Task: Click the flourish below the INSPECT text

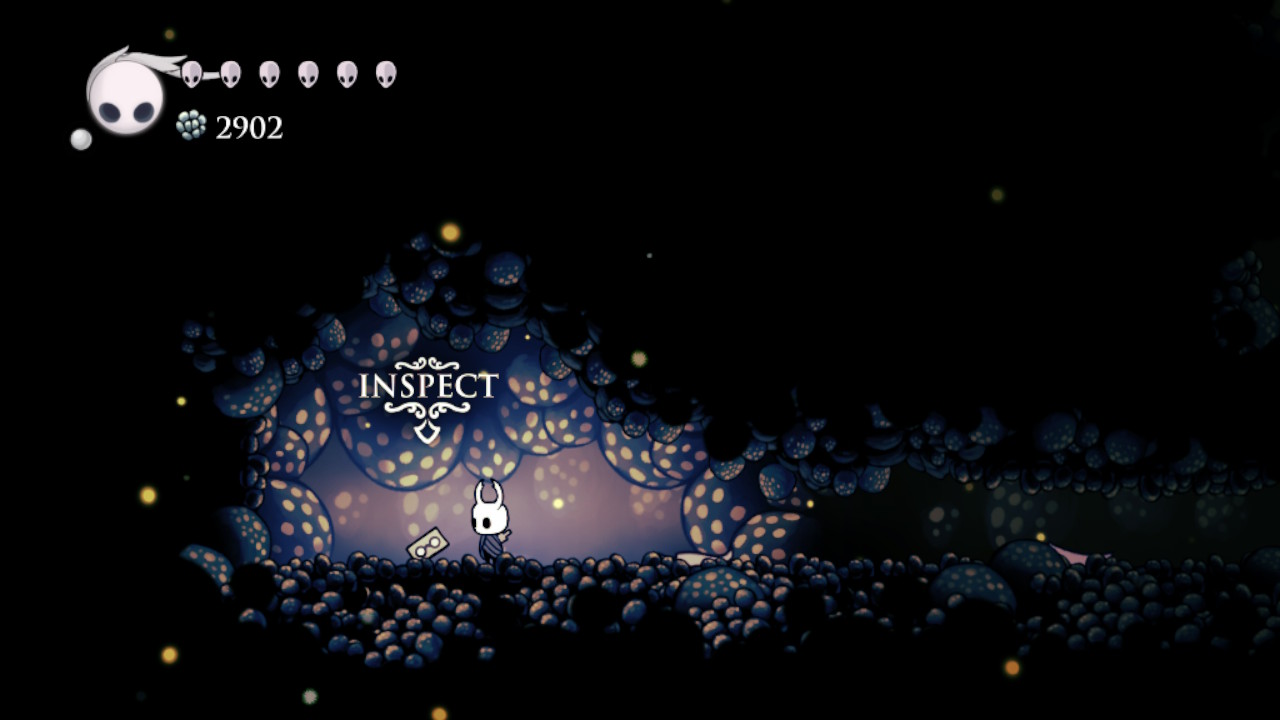Action: (x=428, y=410)
